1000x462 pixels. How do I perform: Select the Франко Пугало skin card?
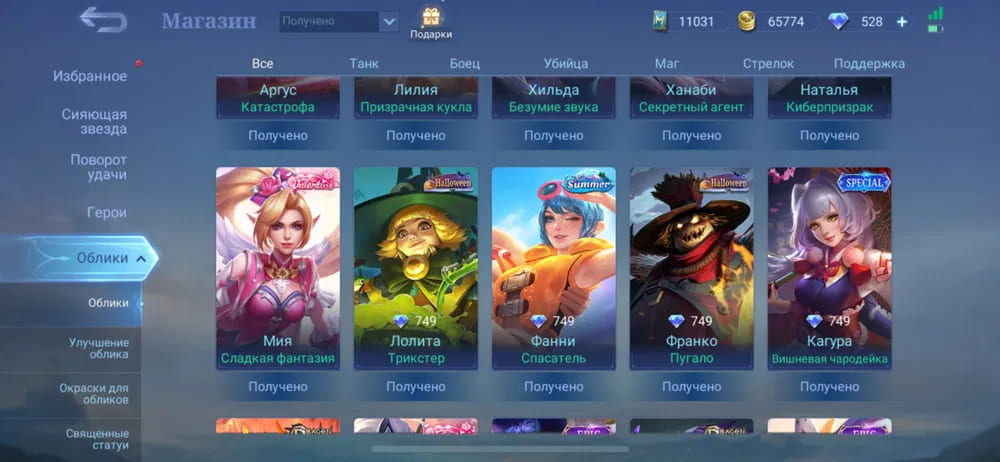[x=692, y=267]
